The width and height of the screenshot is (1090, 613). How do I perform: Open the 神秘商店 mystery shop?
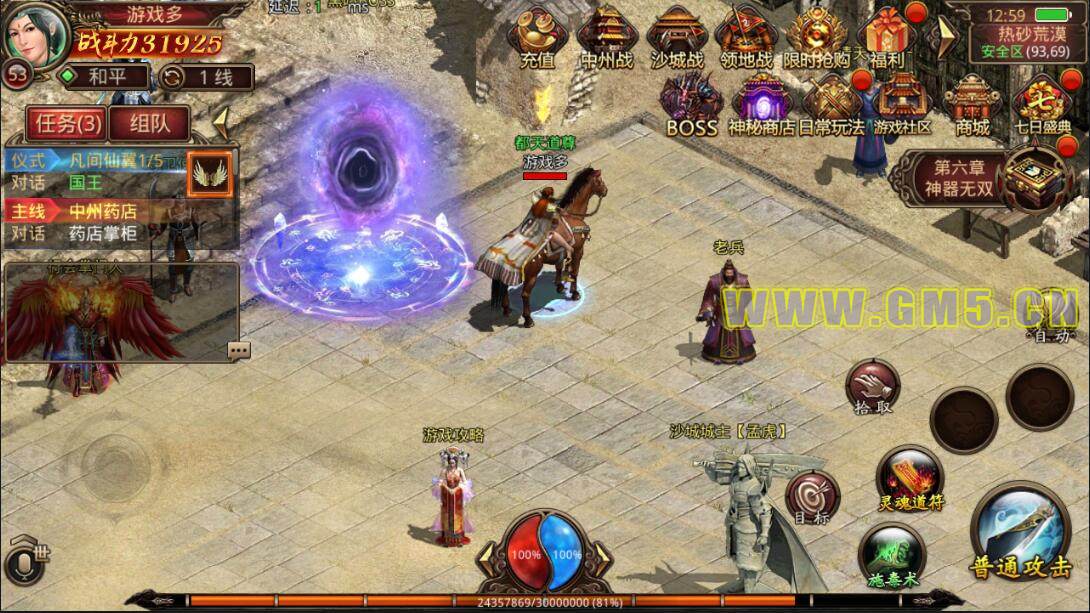pyautogui.click(x=761, y=104)
